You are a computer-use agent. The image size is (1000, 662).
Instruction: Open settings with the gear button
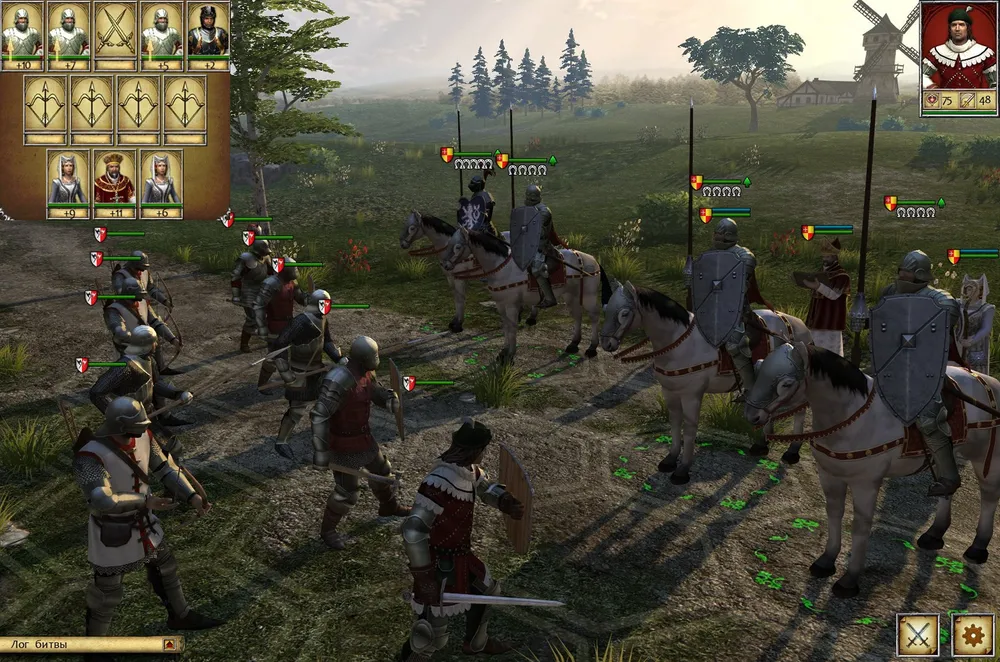[971, 634]
